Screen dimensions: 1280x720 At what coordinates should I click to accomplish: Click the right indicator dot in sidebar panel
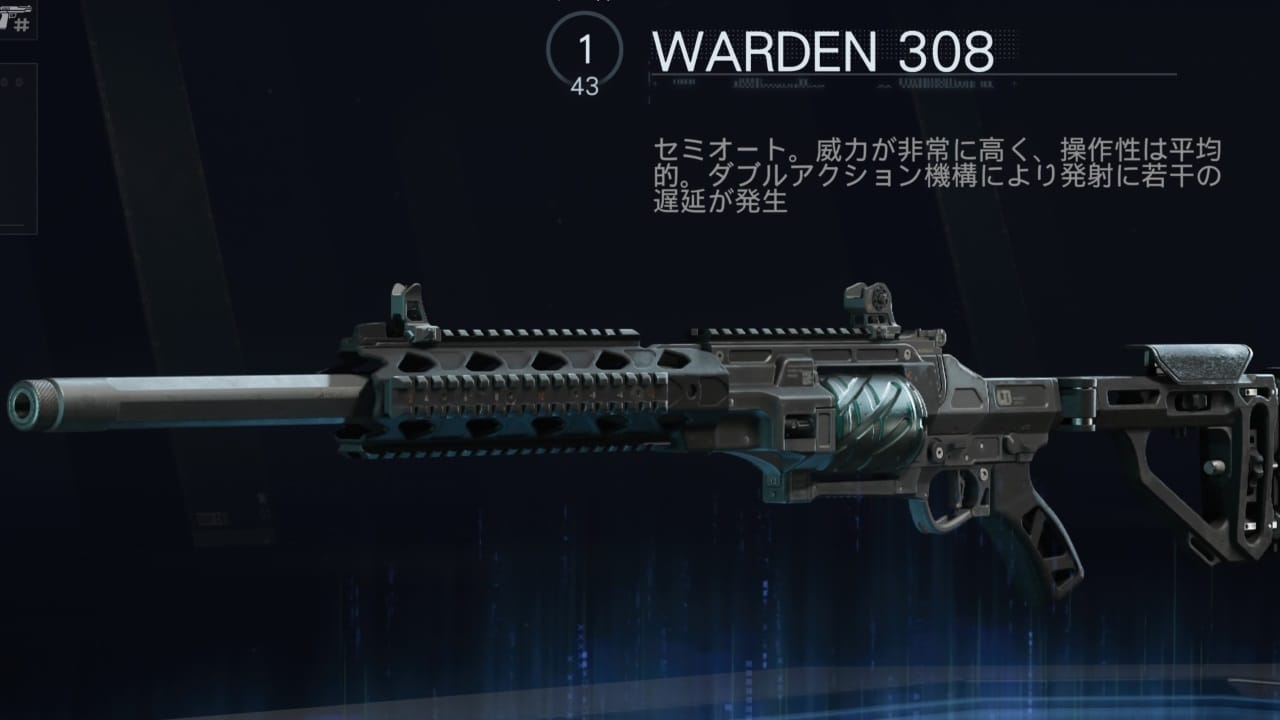click(x=19, y=81)
